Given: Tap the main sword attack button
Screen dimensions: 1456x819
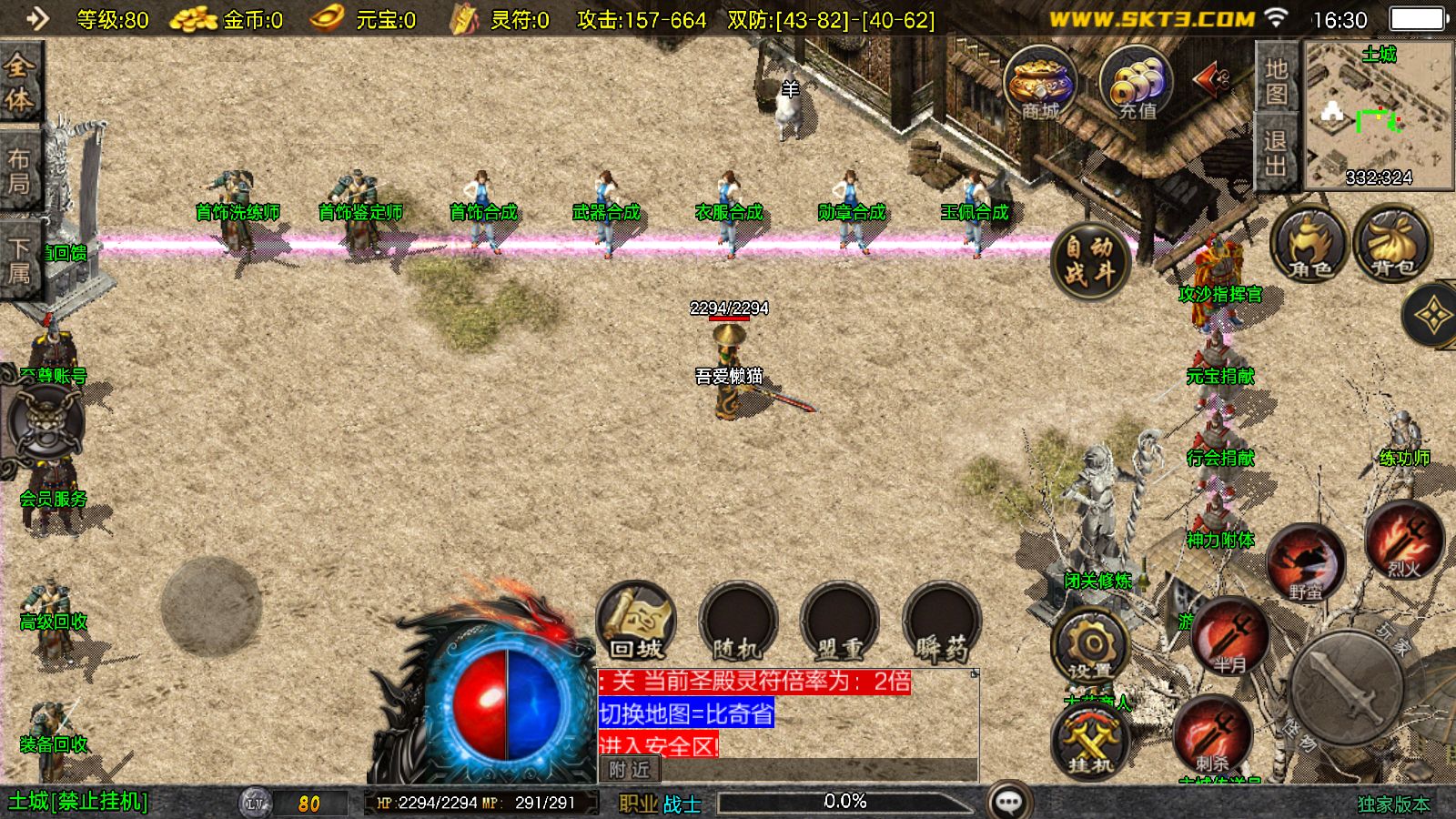Looking at the screenshot, I should pos(1347,689).
